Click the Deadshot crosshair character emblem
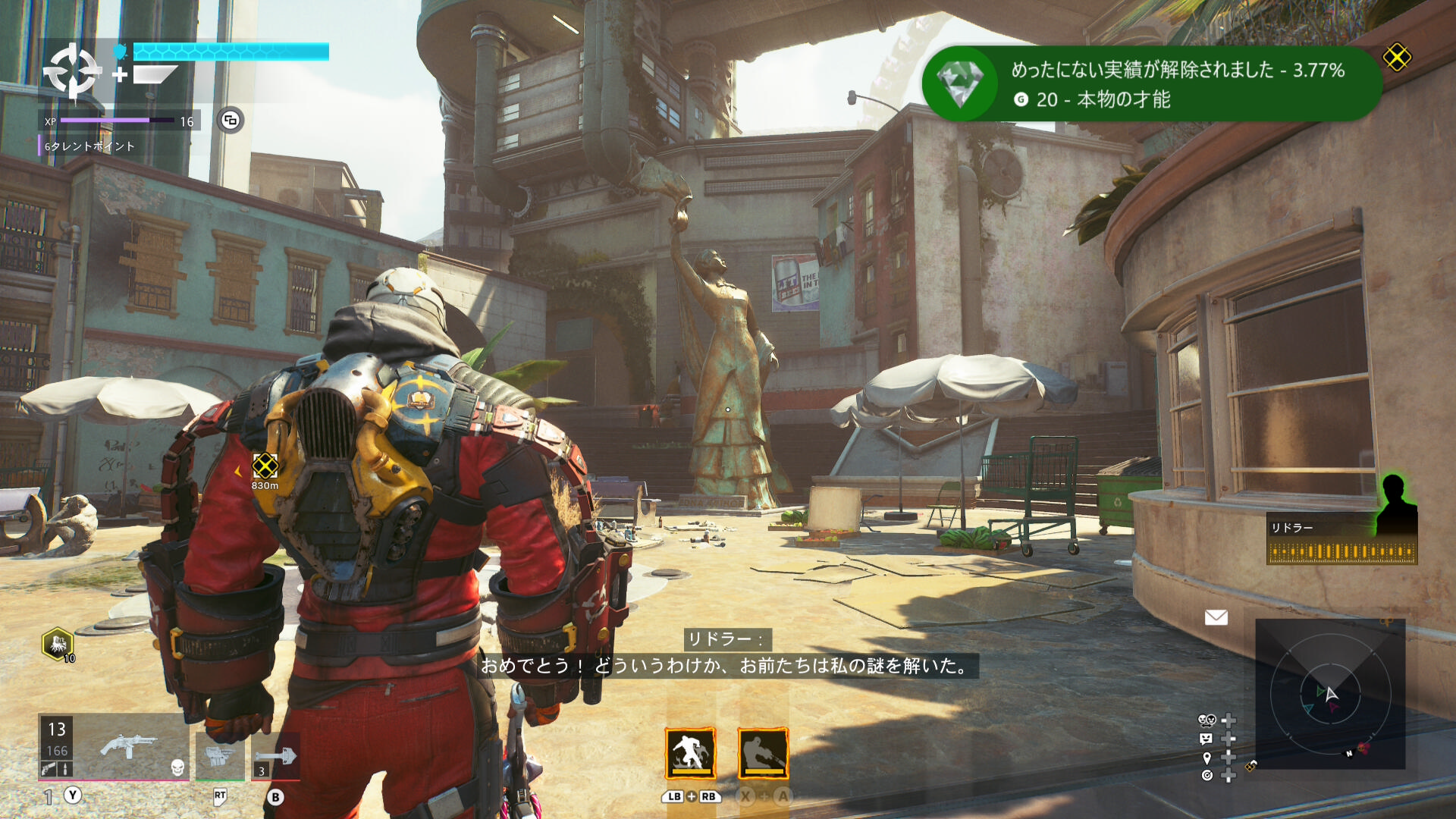The image size is (1456, 819). (x=72, y=72)
